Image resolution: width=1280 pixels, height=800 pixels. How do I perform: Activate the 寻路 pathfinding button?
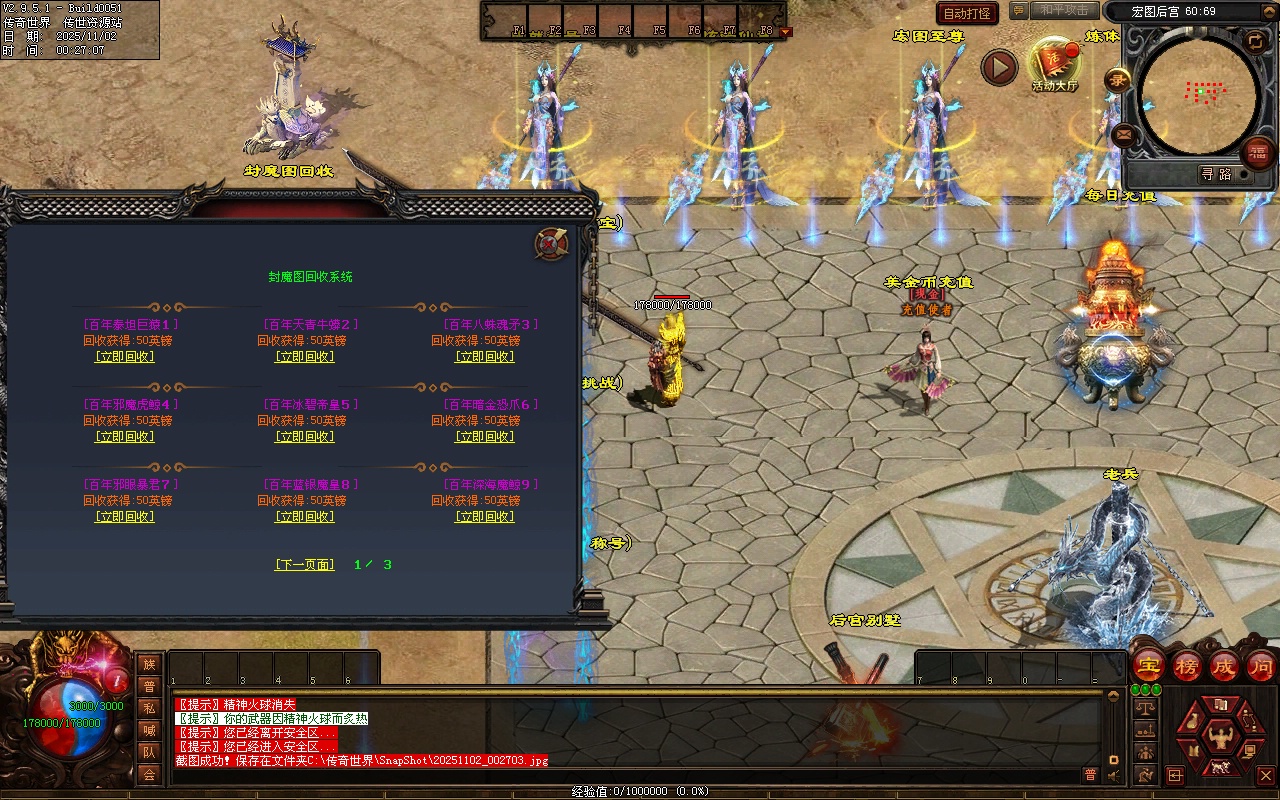point(1216,174)
